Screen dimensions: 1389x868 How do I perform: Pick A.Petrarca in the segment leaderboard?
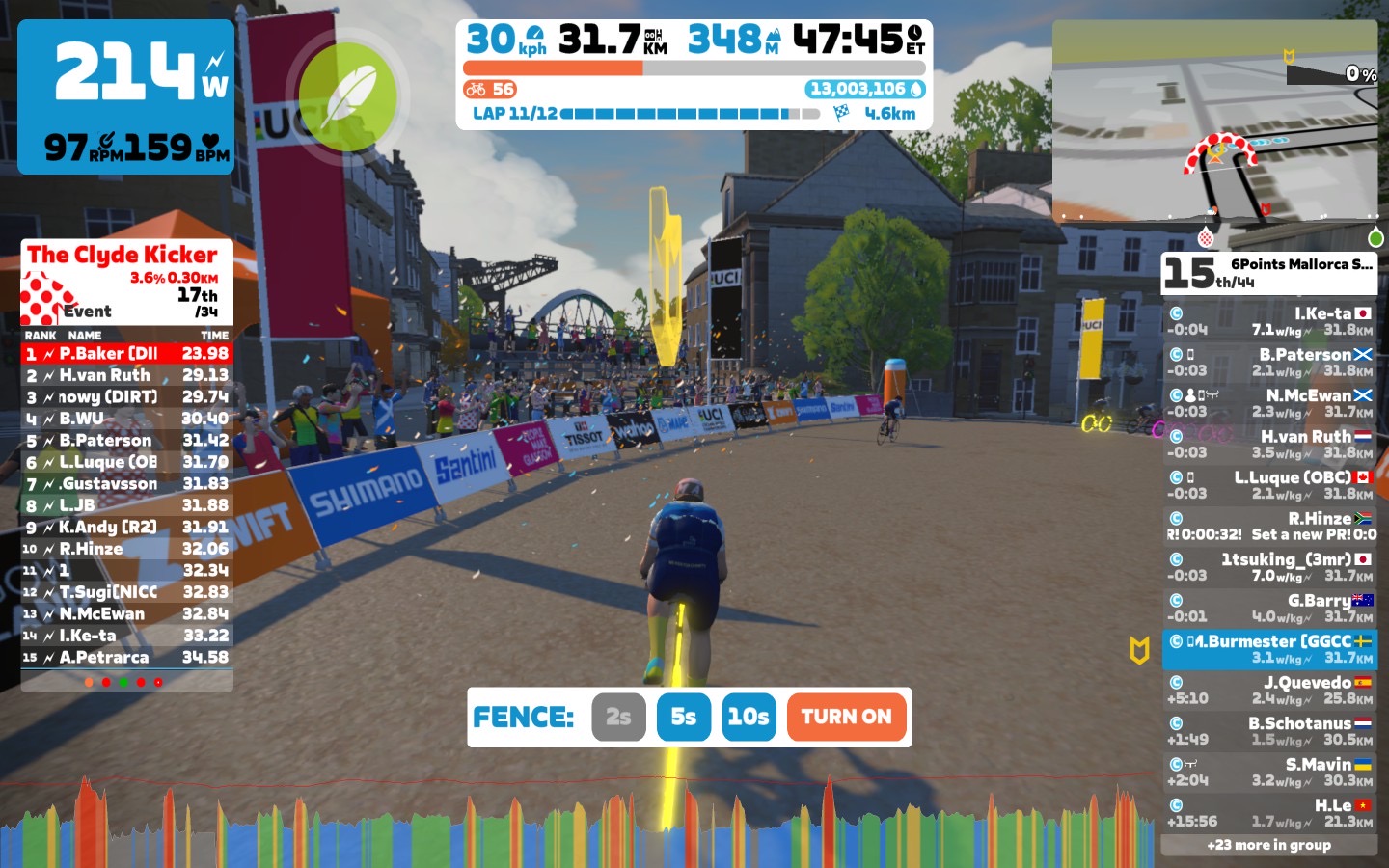point(126,658)
